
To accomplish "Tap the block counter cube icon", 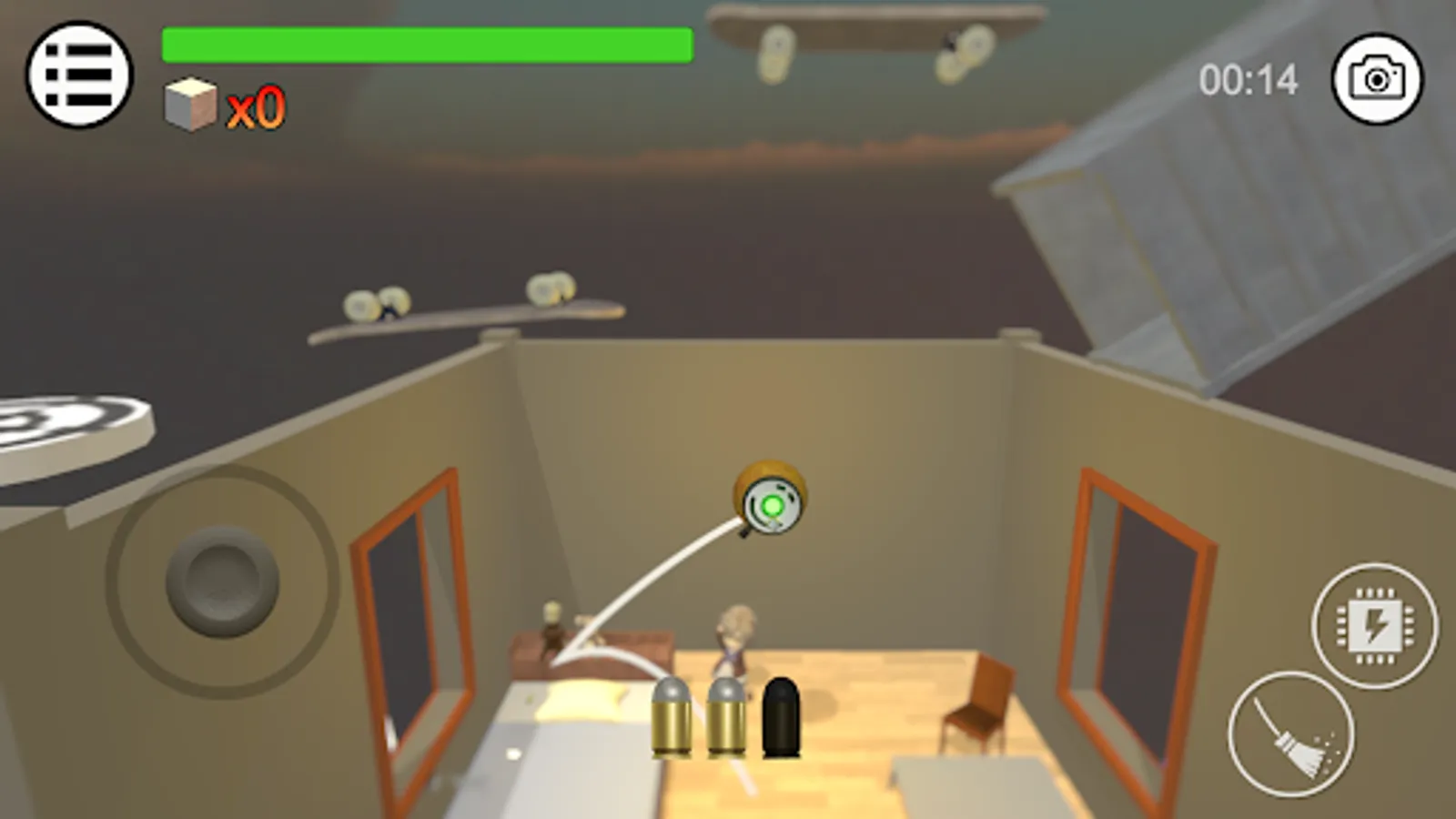I will [x=188, y=102].
